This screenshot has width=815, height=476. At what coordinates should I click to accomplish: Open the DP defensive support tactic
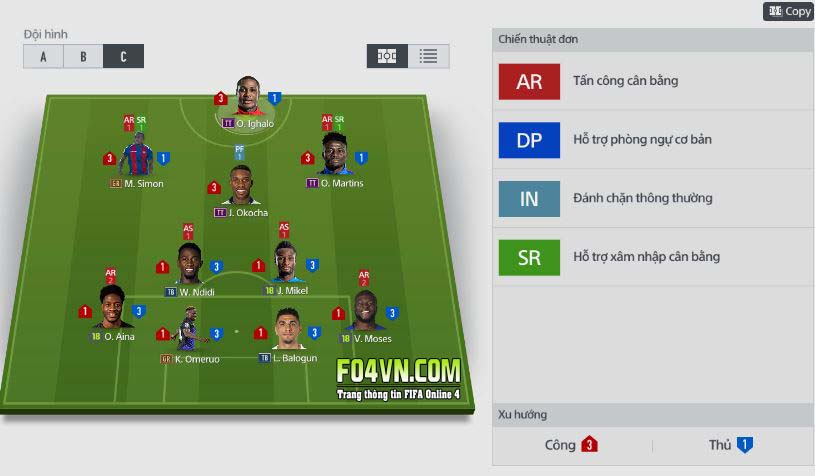tap(529, 140)
